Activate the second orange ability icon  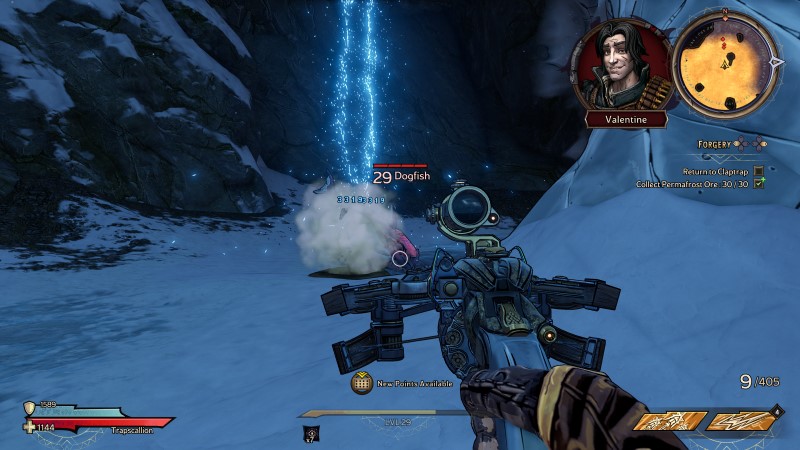pos(742,422)
